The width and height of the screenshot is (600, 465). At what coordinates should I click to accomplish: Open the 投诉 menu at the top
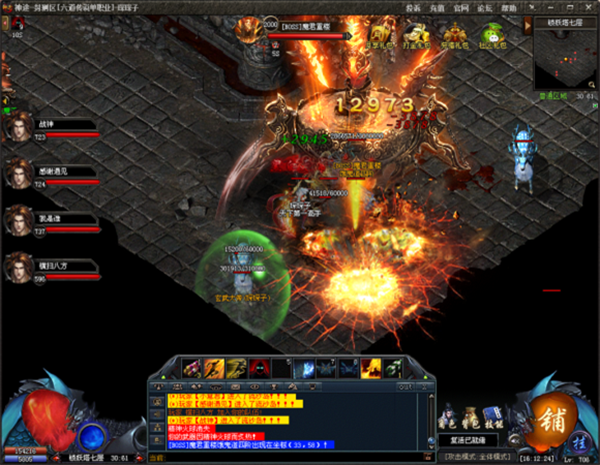click(x=413, y=7)
